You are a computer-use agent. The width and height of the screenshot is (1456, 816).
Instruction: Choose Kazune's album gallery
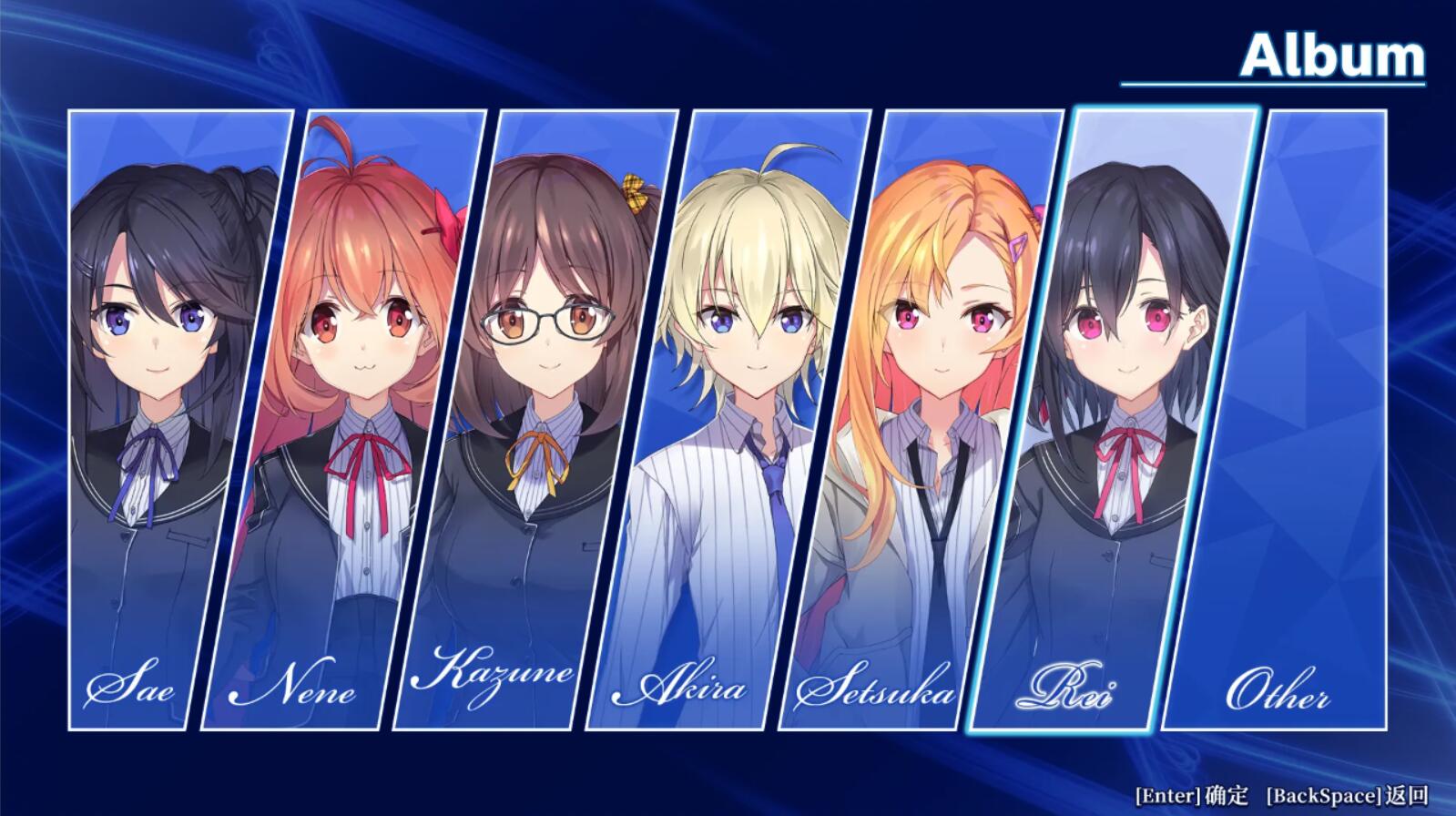click(x=535, y=419)
